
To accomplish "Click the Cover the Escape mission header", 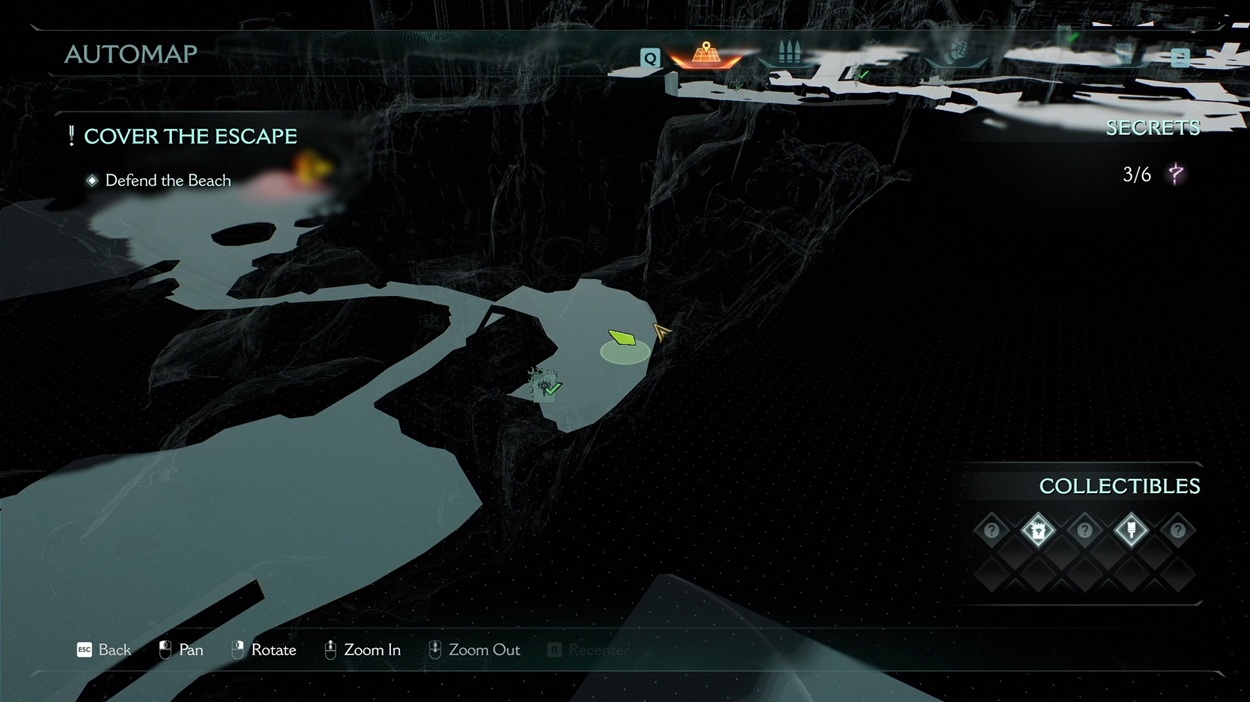I will pyautogui.click(x=190, y=136).
